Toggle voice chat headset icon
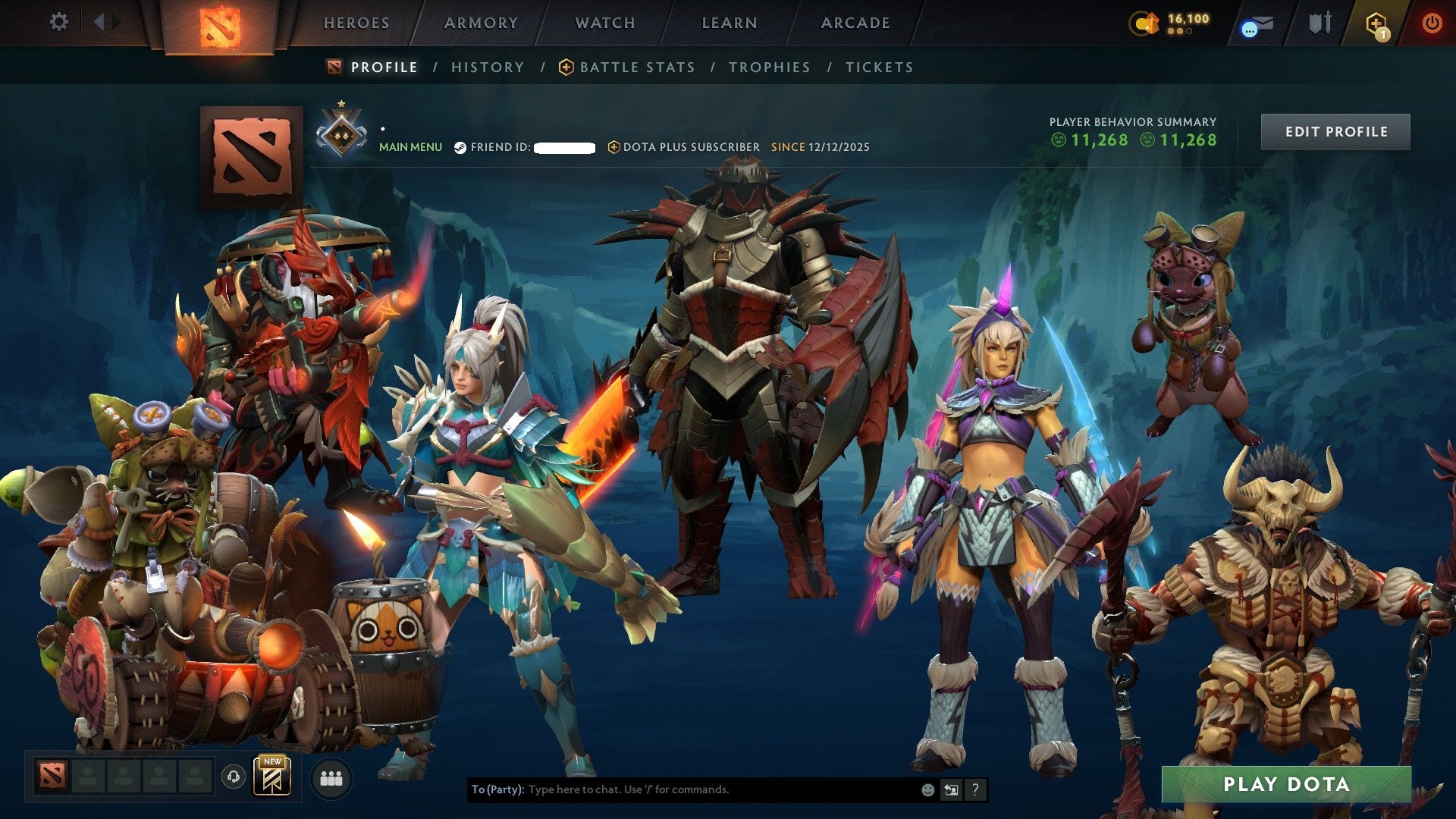 click(234, 777)
